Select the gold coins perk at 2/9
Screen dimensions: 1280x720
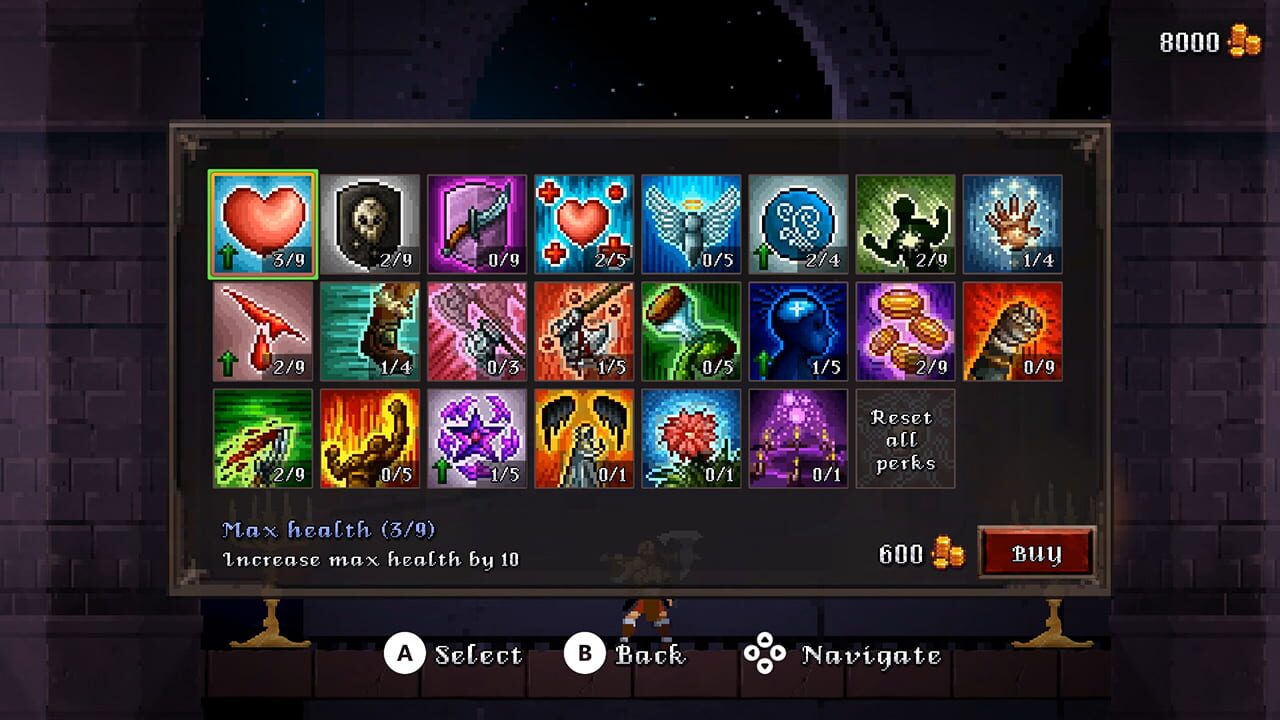point(905,330)
